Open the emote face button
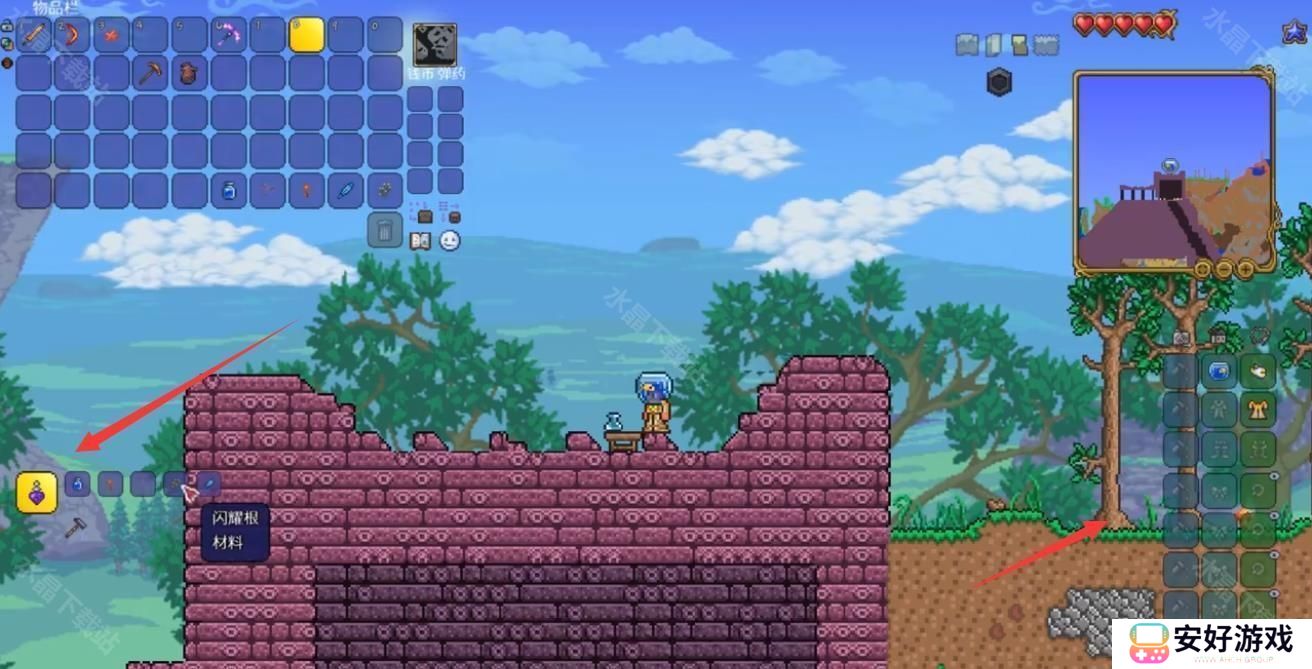1312x669 pixels. pos(450,241)
